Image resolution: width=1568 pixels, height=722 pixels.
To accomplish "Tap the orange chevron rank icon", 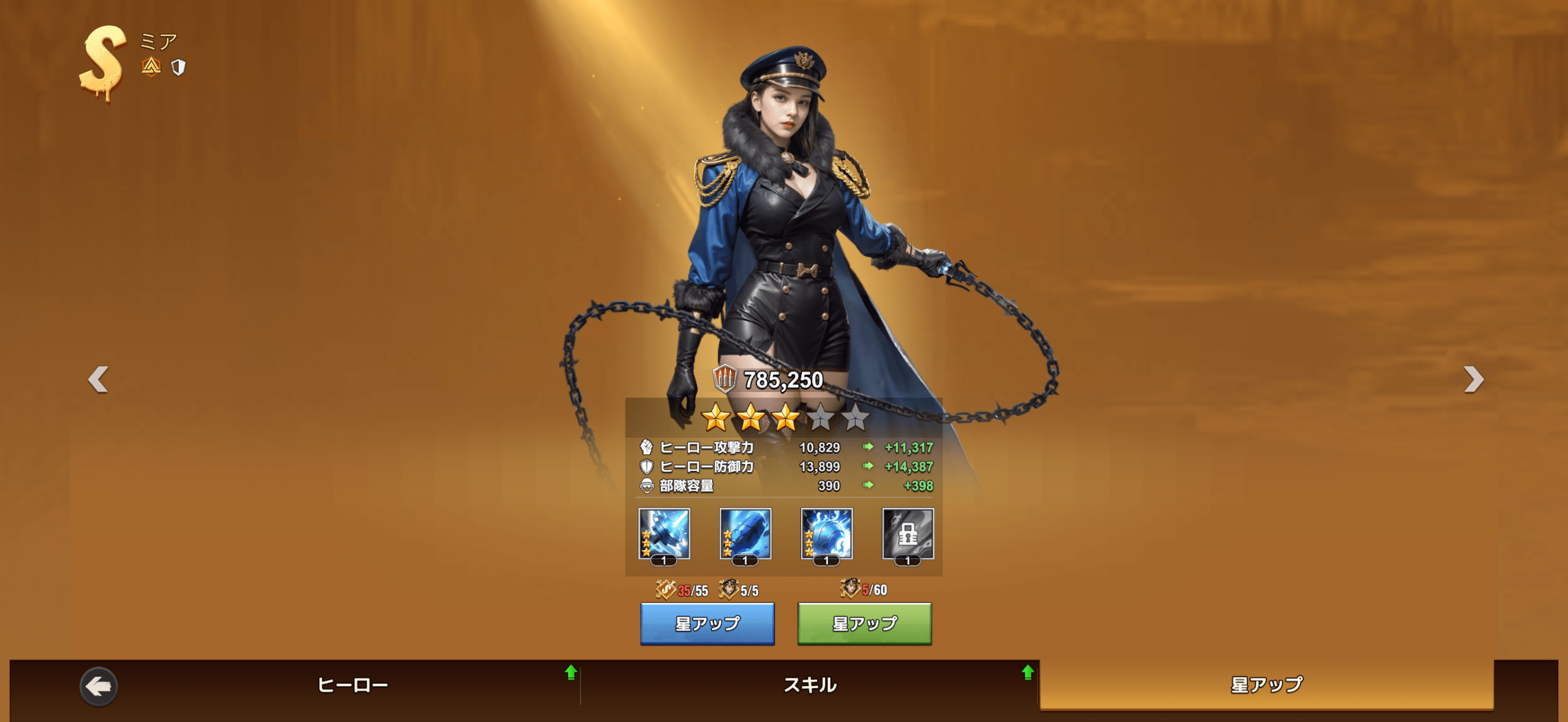I will tap(151, 66).
